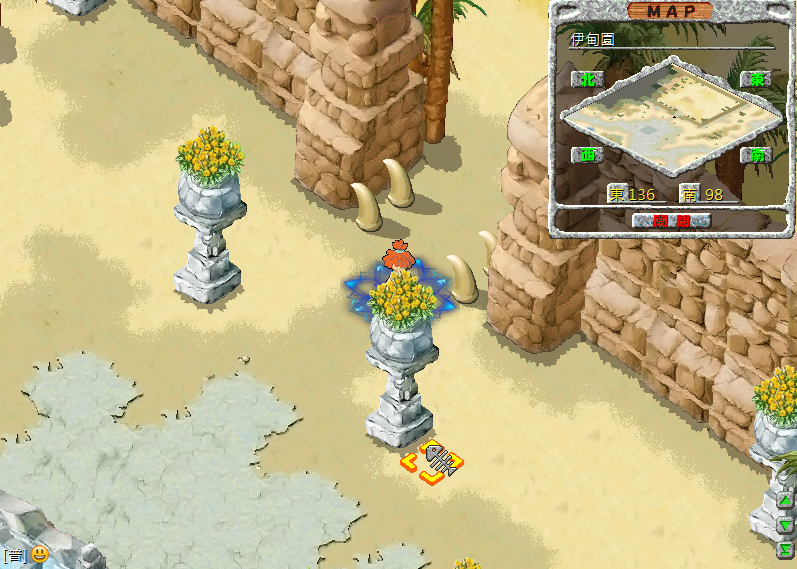Screen dimensions: 797x569
Task: Click the green down-arrow chat scroll button
Action: (786, 525)
